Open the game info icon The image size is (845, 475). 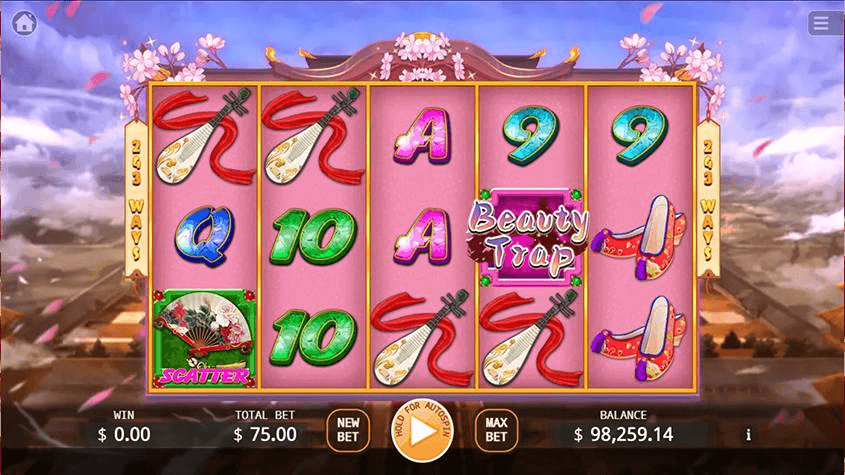click(x=749, y=435)
